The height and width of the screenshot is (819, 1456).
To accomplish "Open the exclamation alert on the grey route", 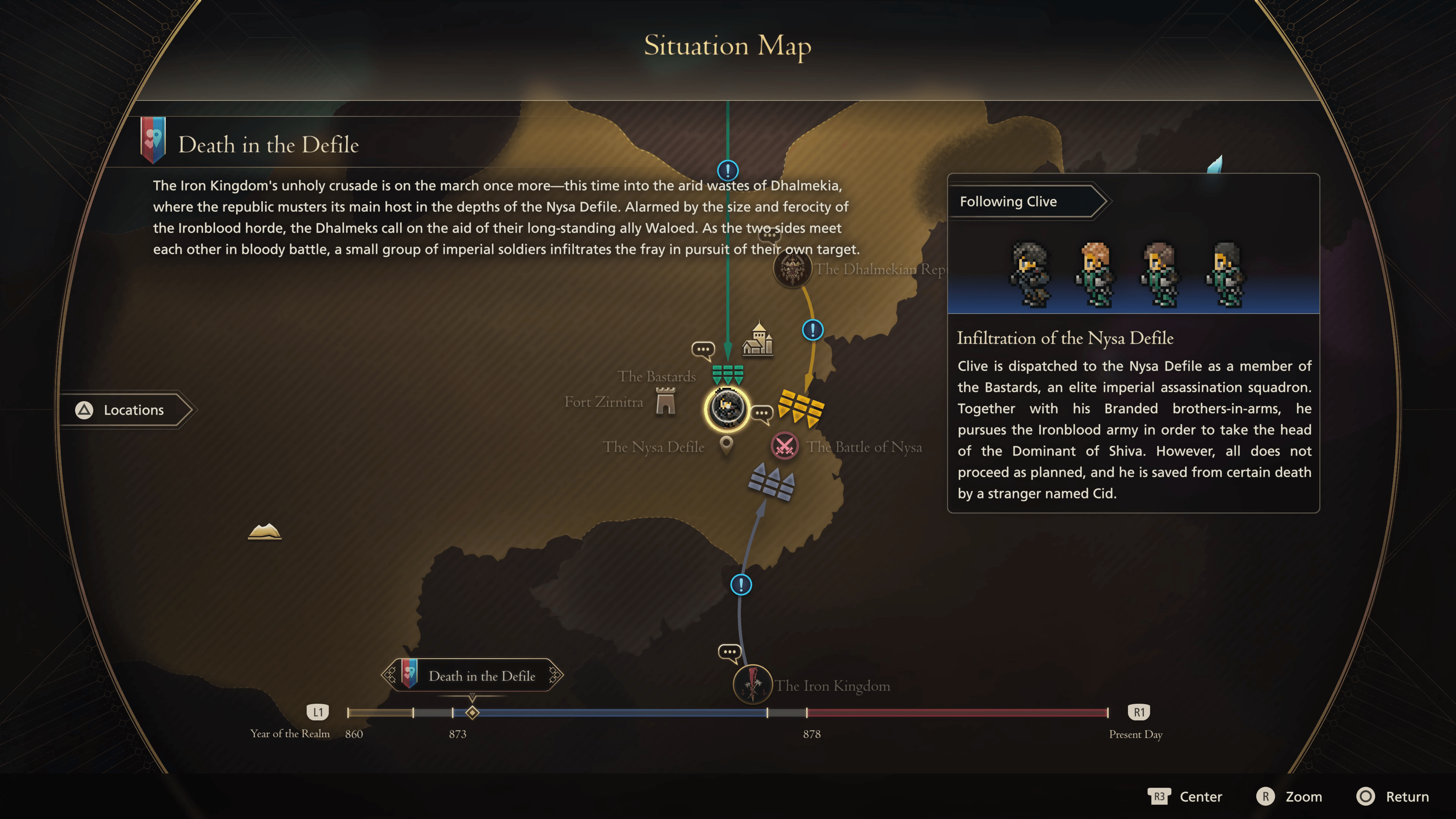I will 741,584.
